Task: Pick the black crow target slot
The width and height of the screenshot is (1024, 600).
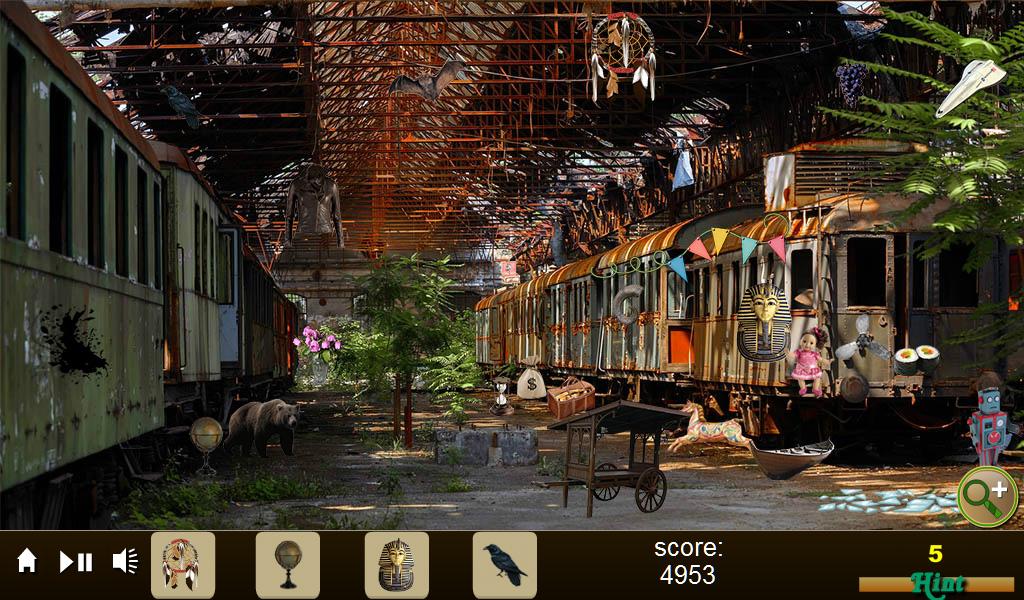Action: click(x=504, y=565)
